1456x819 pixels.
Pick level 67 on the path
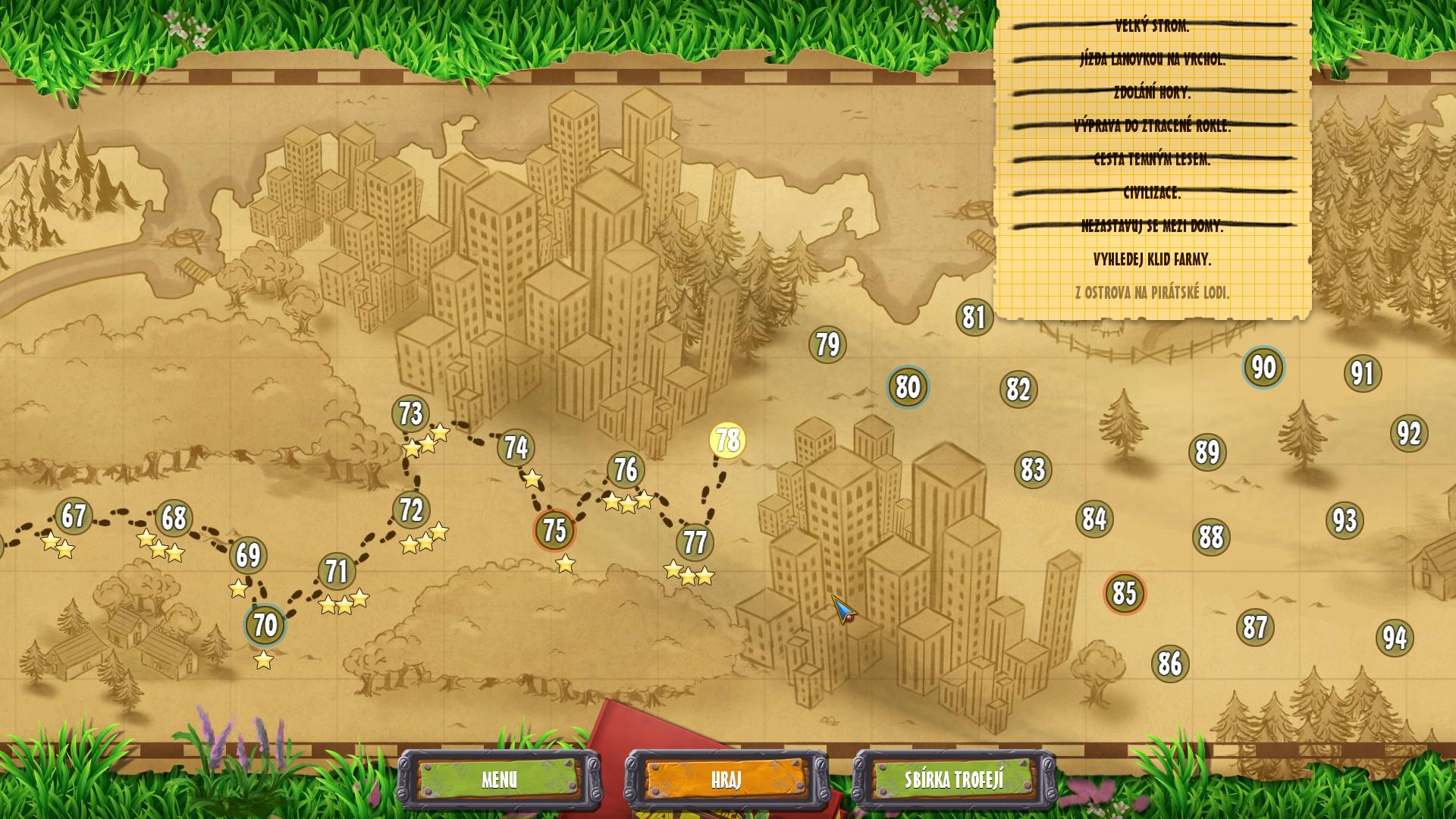[74, 516]
